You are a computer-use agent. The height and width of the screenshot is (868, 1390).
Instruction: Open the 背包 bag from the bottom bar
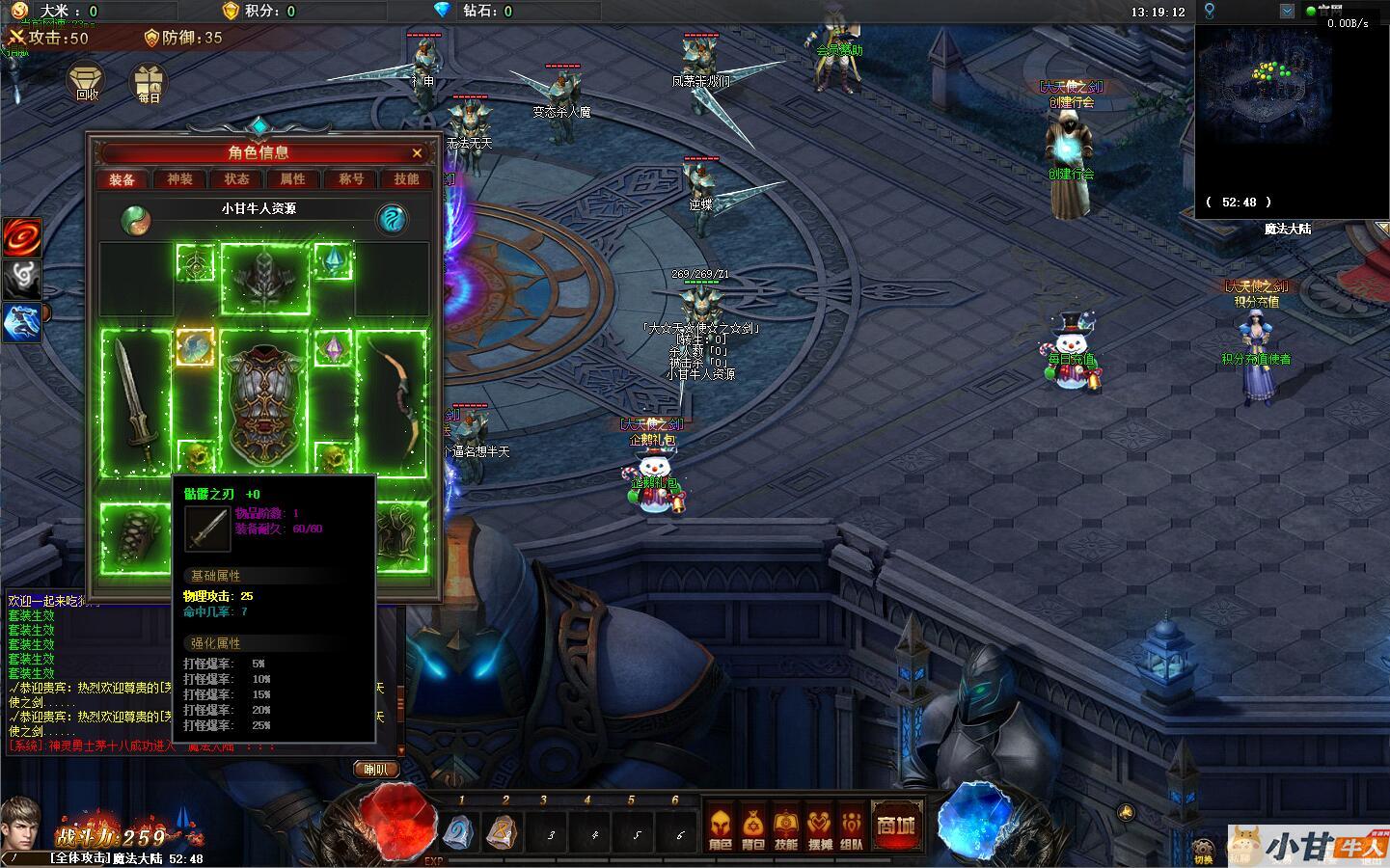[x=752, y=828]
